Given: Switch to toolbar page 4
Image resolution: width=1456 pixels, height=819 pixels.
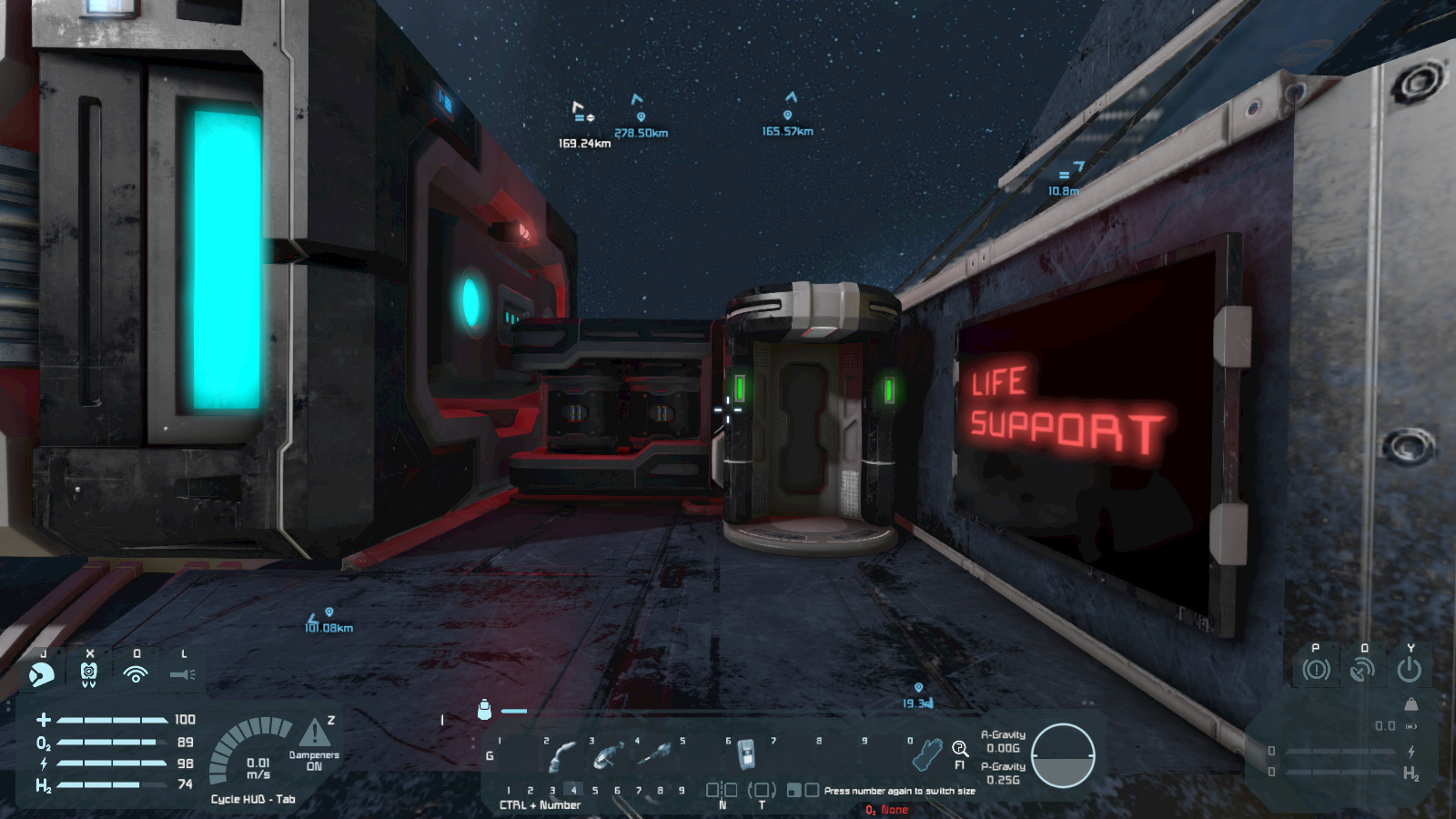Looking at the screenshot, I should point(573,790).
